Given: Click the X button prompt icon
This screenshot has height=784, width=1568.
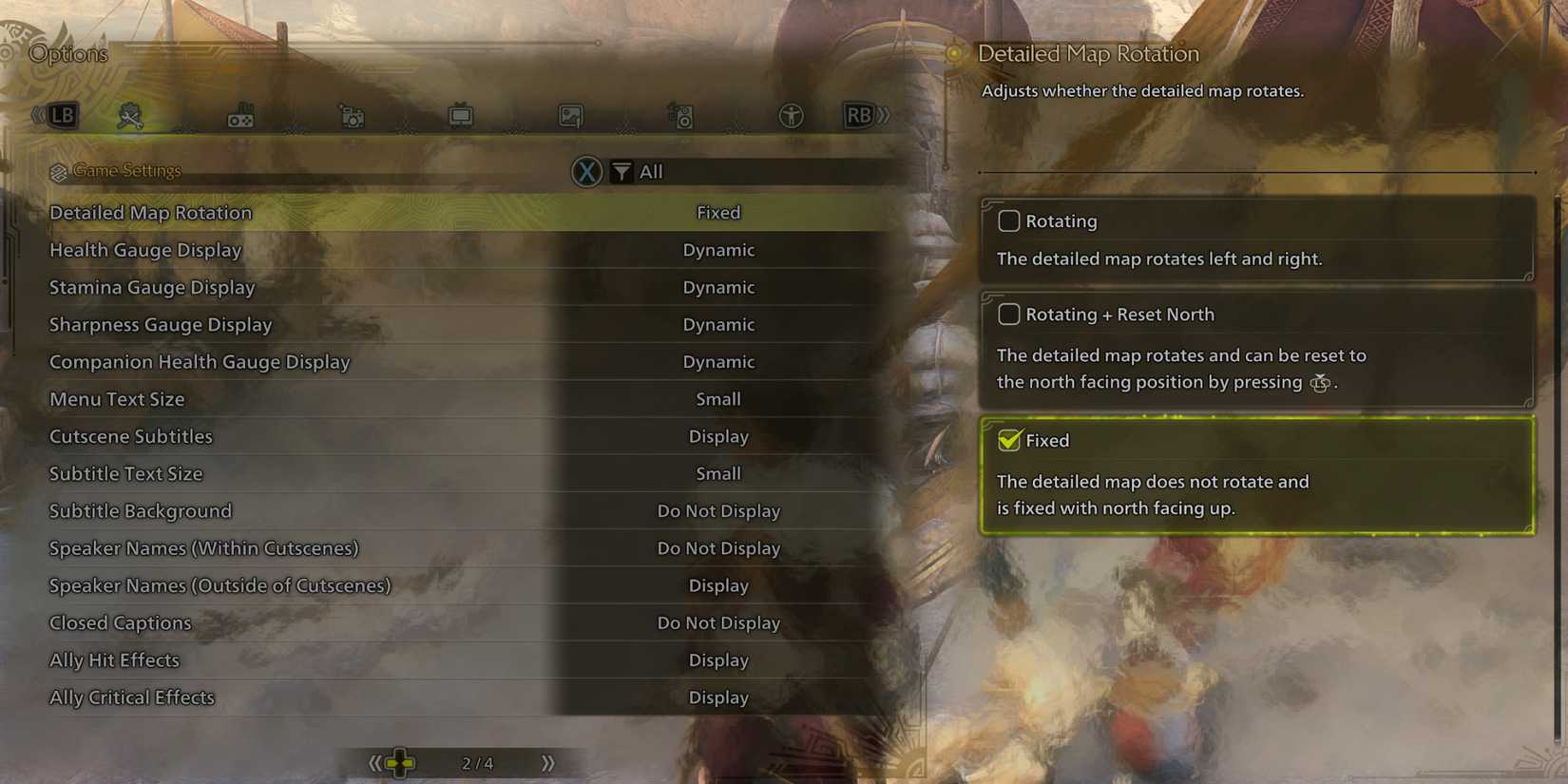Looking at the screenshot, I should pos(587,172).
